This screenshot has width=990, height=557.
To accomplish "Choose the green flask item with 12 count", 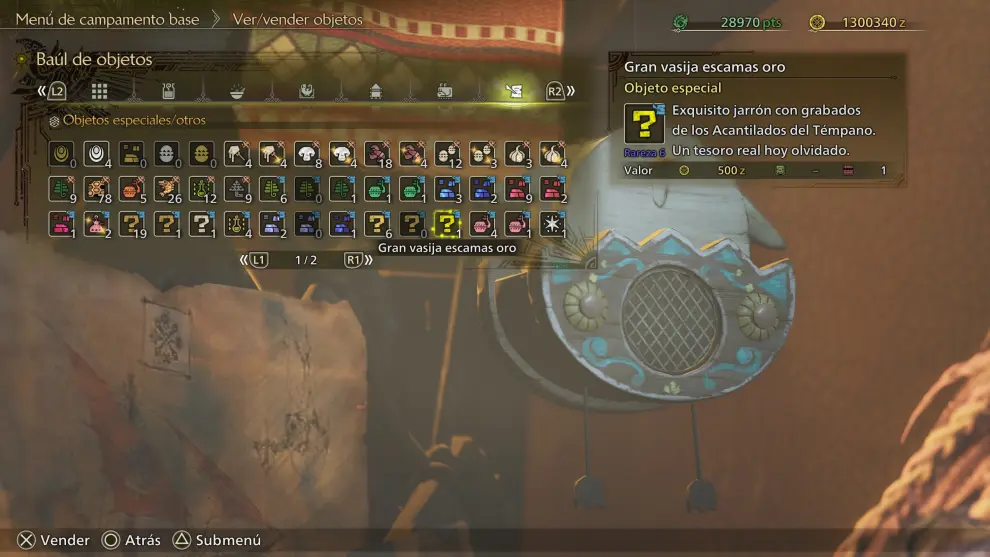I will pos(201,188).
